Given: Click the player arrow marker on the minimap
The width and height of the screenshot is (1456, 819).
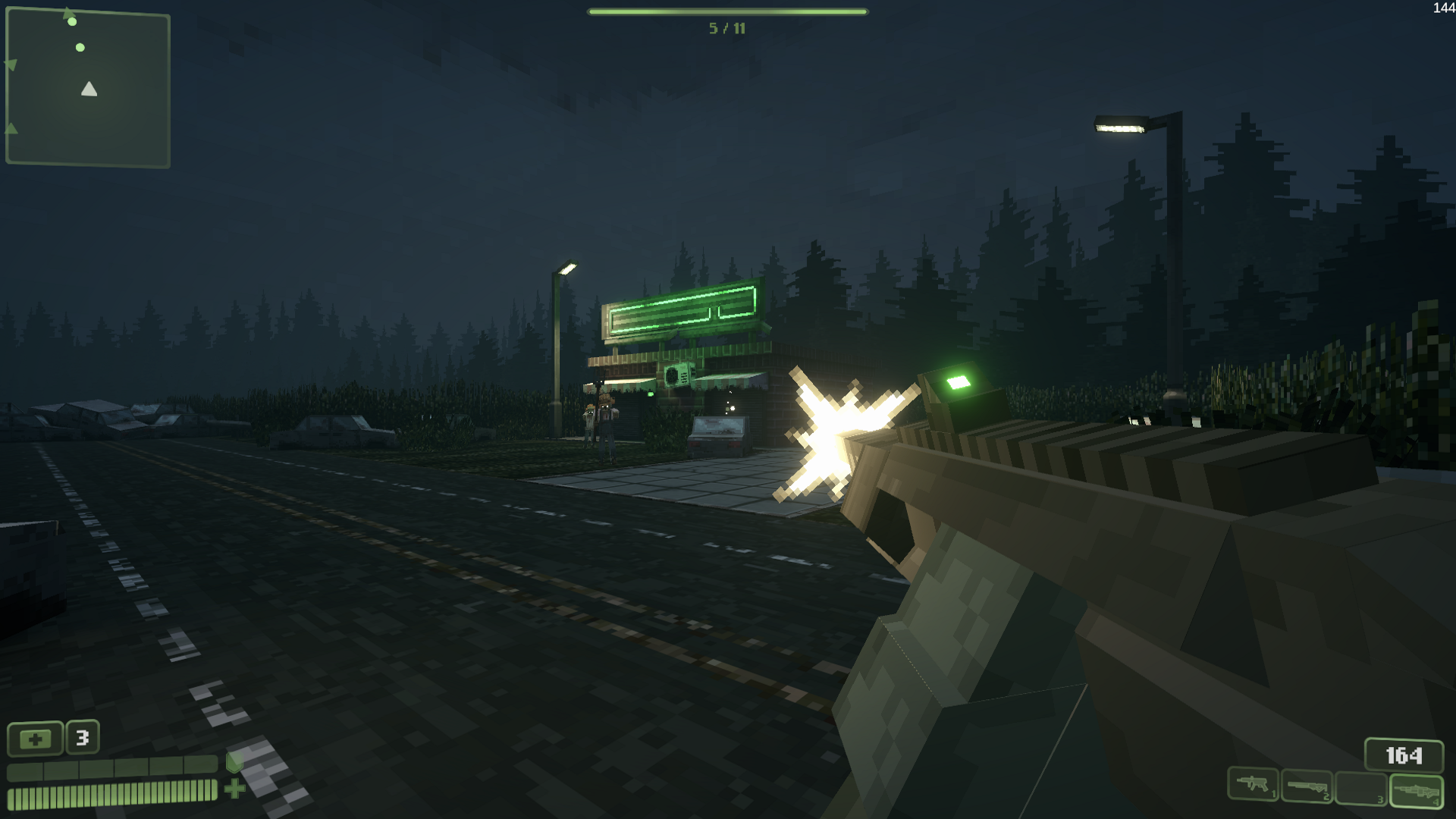Looking at the screenshot, I should pyautogui.click(x=89, y=89).
